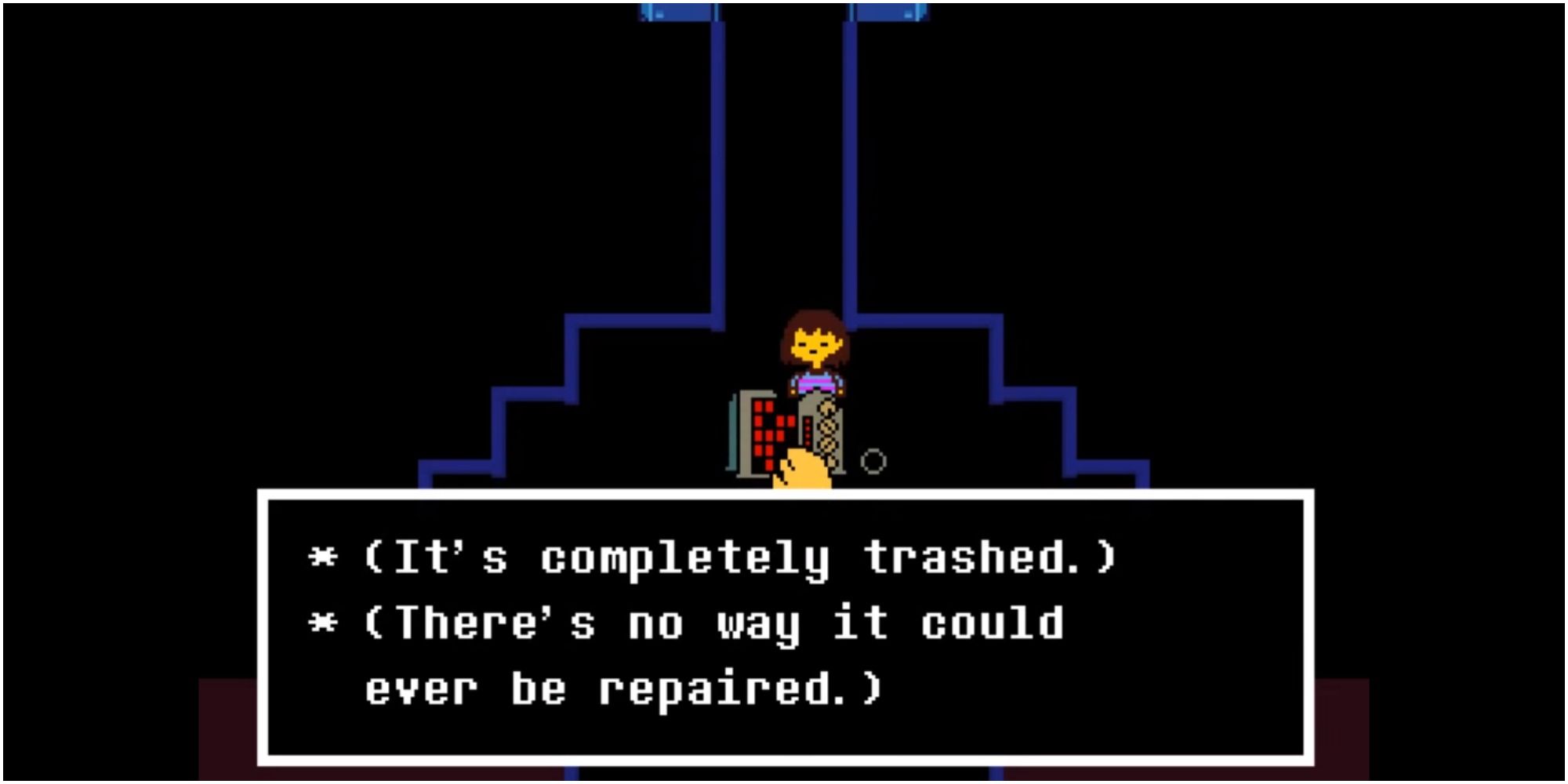This screenshot has height=784, width=1568.
Task: Select Frisk's striped purple-blue sweater
Action: pyautogui.click(x=815, y=383)
